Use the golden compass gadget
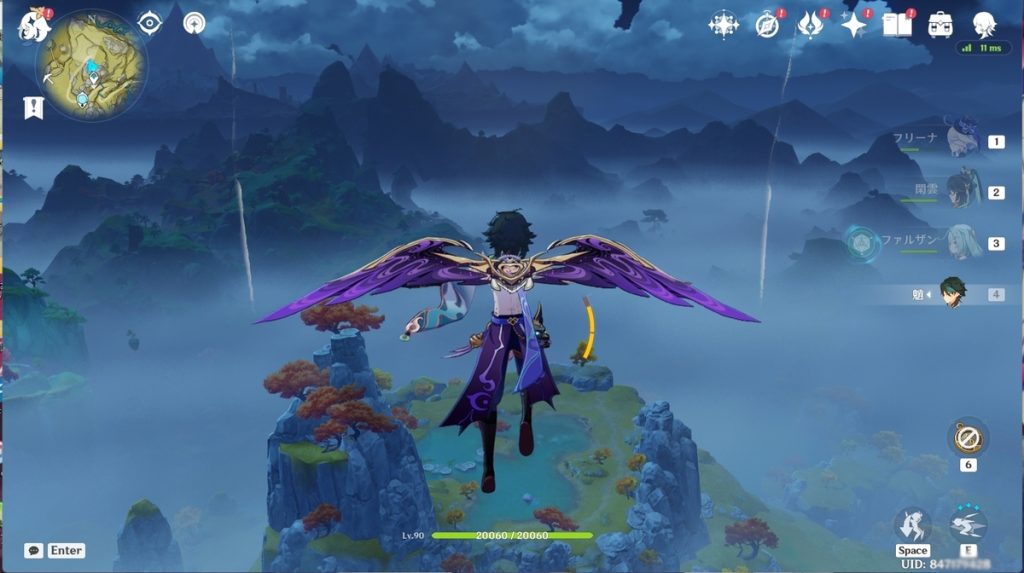1024x573 pixels. (968, 437)
